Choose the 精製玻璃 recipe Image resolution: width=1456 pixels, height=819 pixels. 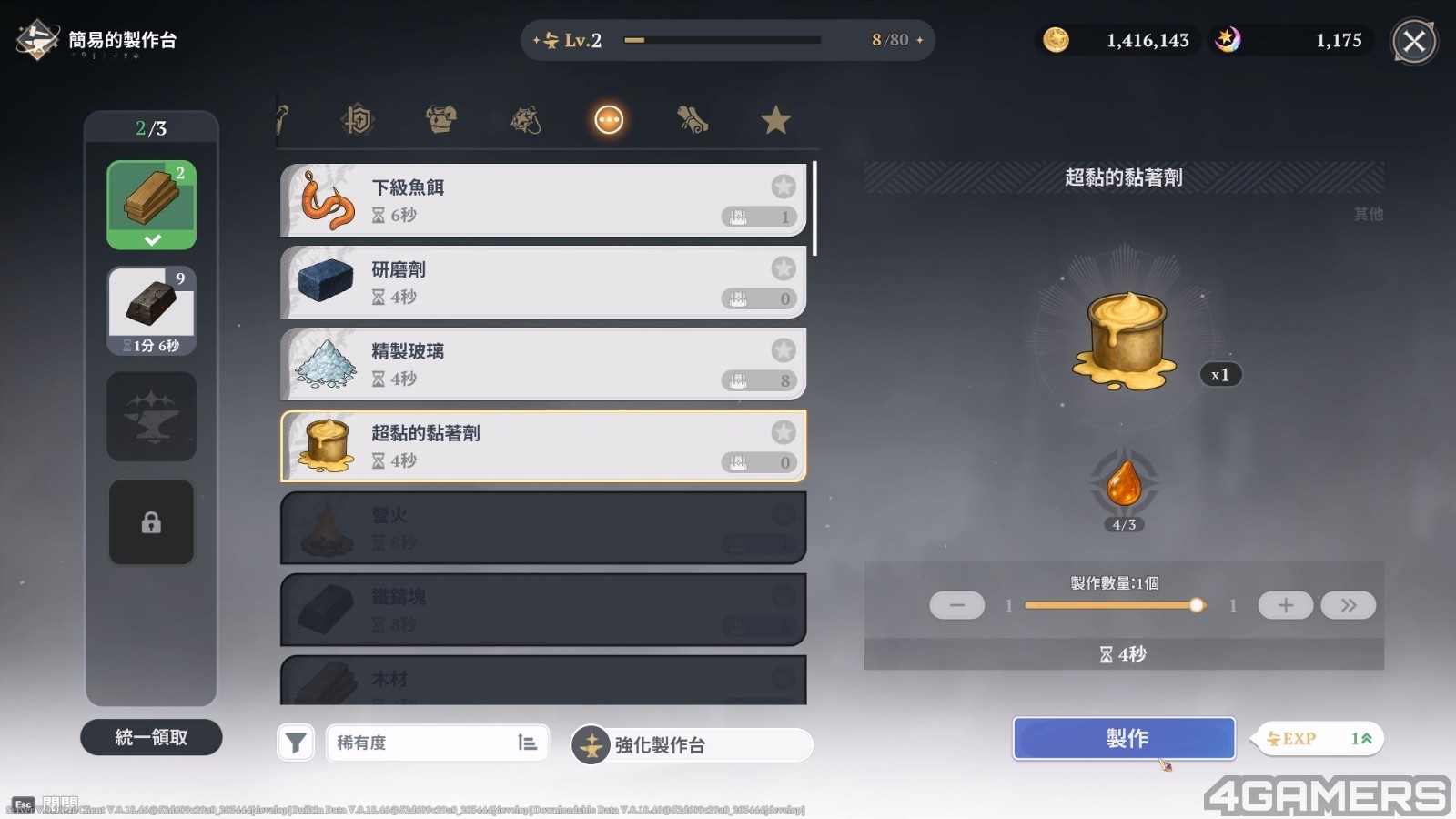click(x=543, y=364)
